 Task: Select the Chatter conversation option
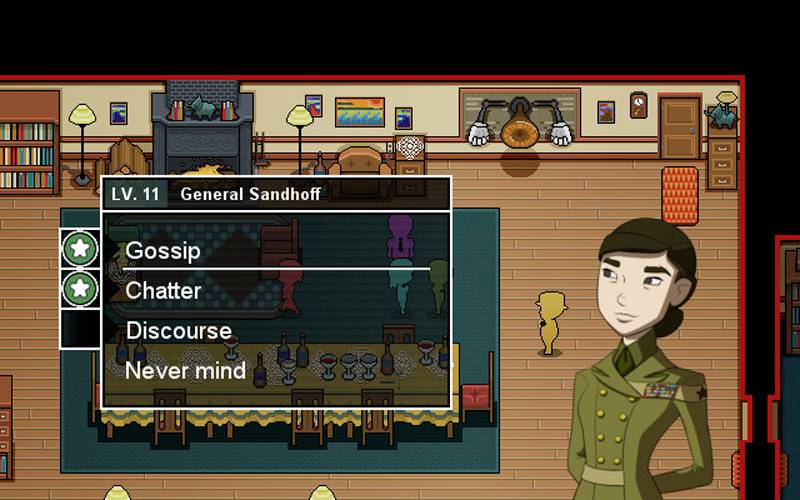coord(164,291)
